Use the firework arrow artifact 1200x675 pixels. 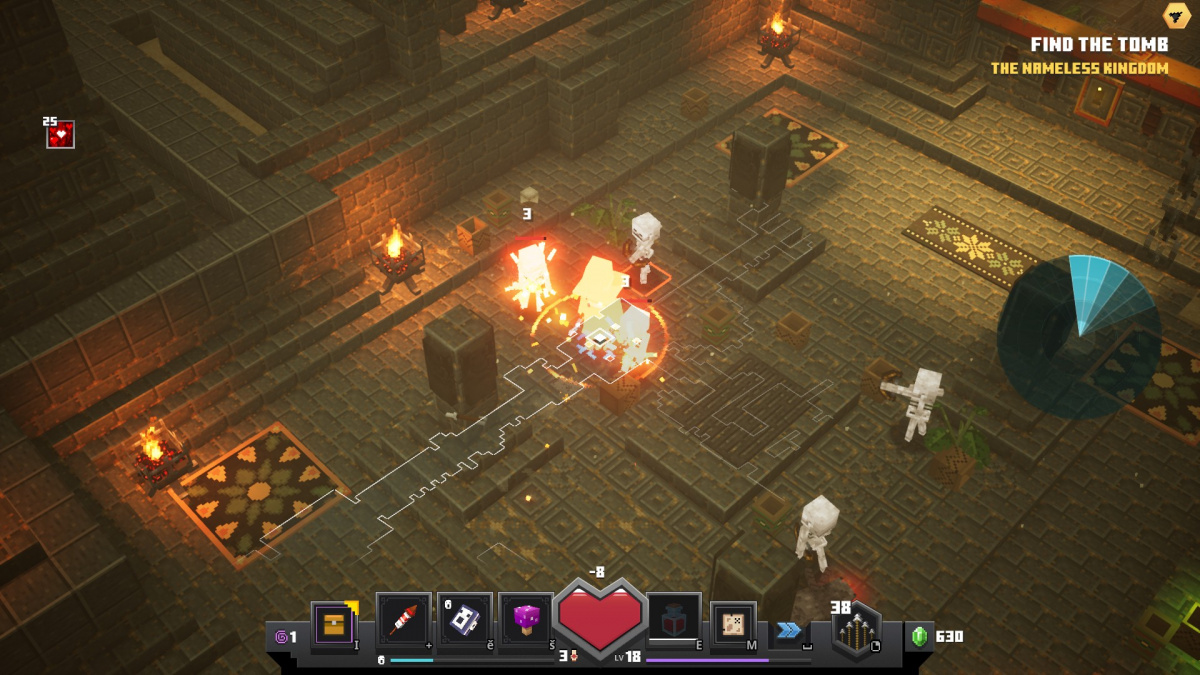click(x=403, y=621)
